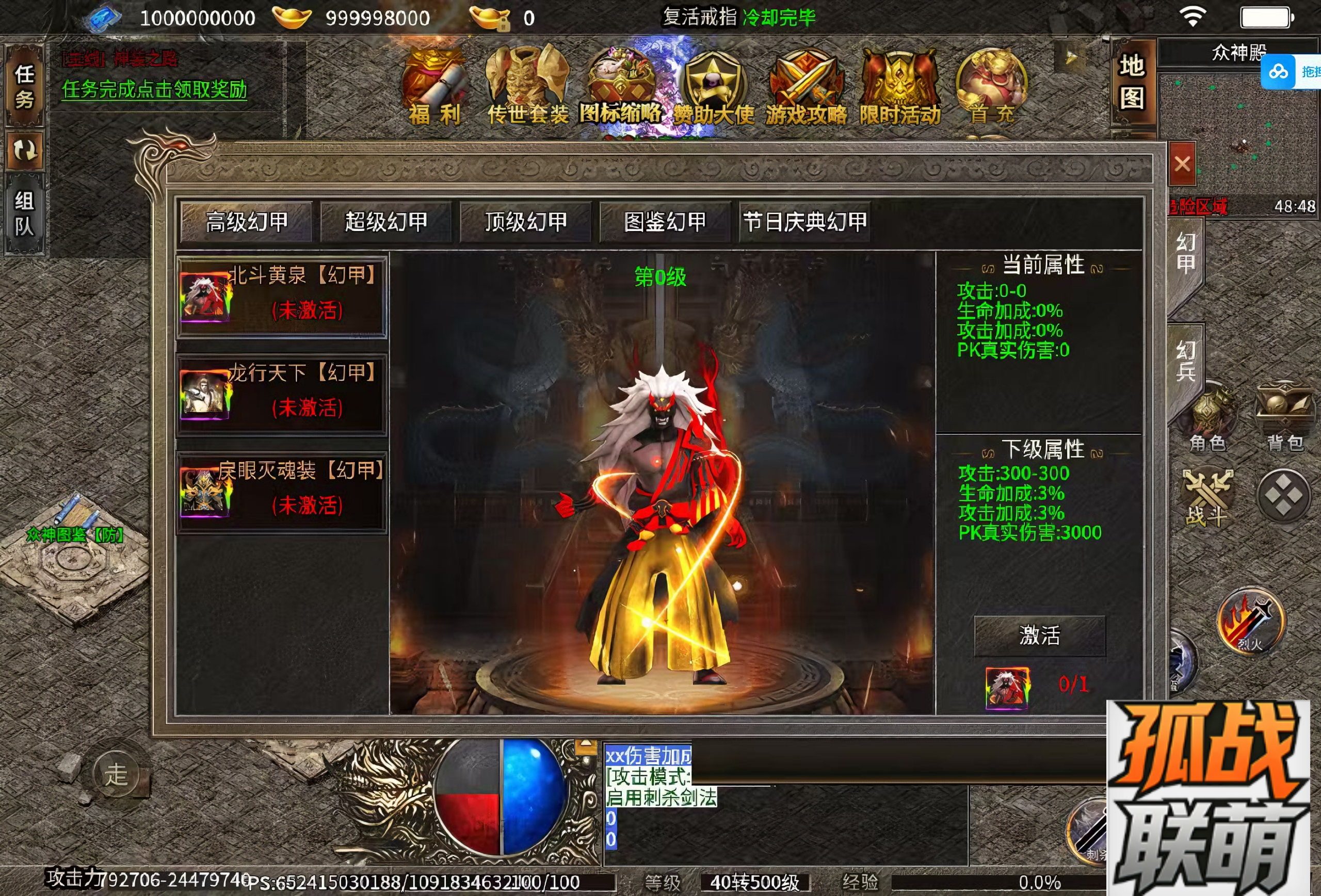
Task: Claim reward via 任务完成点击领取奖励 link
Action: 155,89
